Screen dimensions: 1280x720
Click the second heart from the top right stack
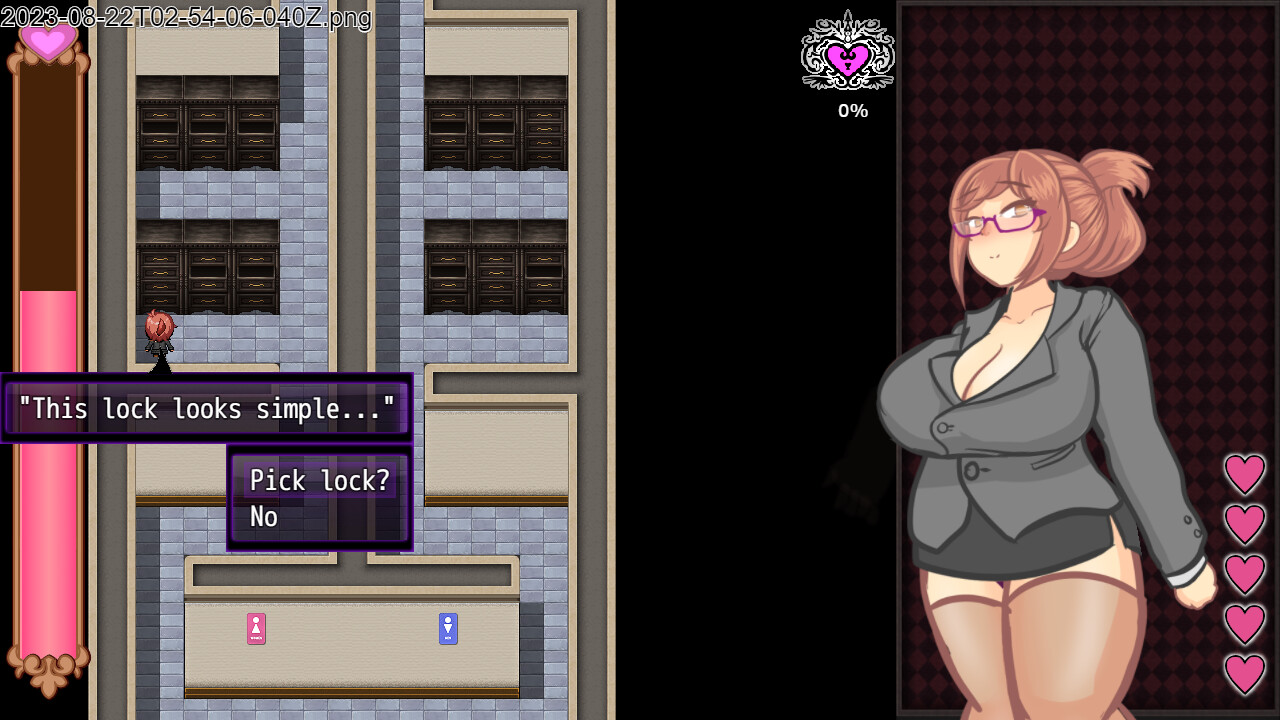[x=1245, y=523]
